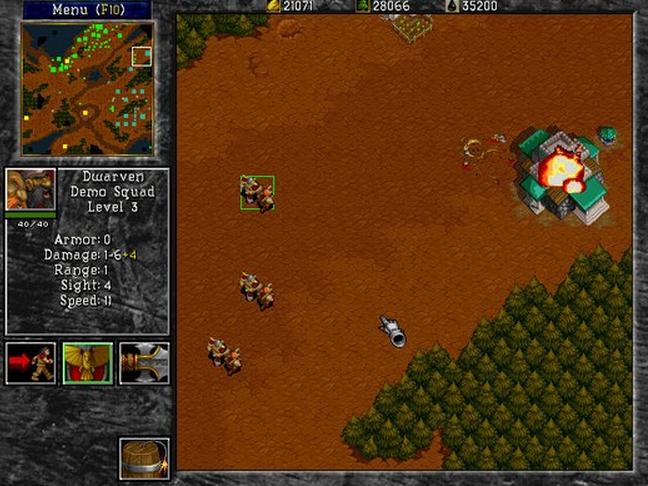Select the green-boxed Demo Squad unit
648x486 pixels.
tap(257, 192)
